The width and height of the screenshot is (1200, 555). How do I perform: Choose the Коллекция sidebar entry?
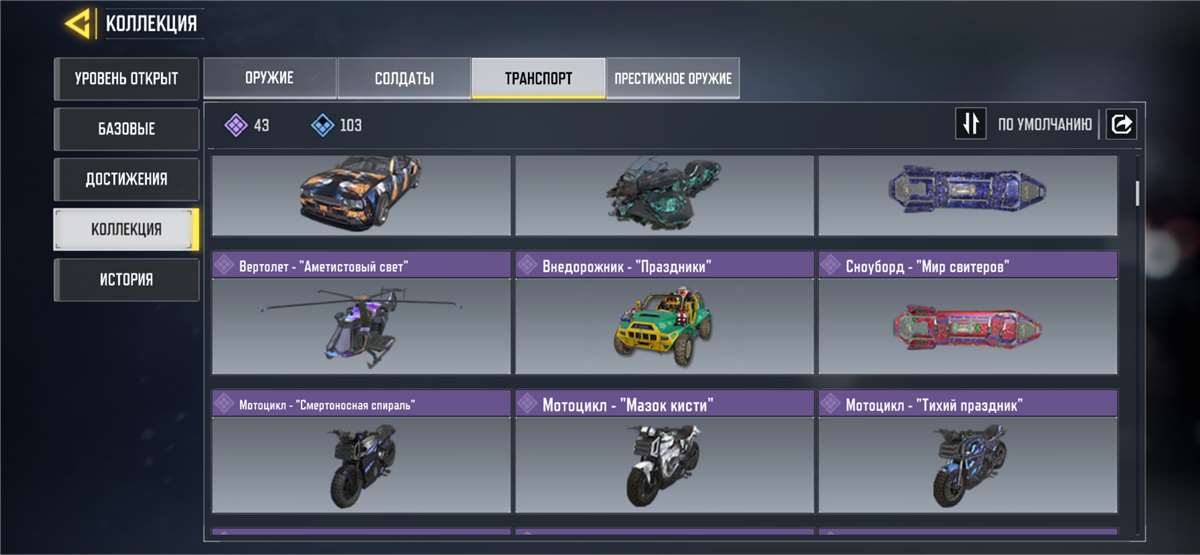(126, 229)
